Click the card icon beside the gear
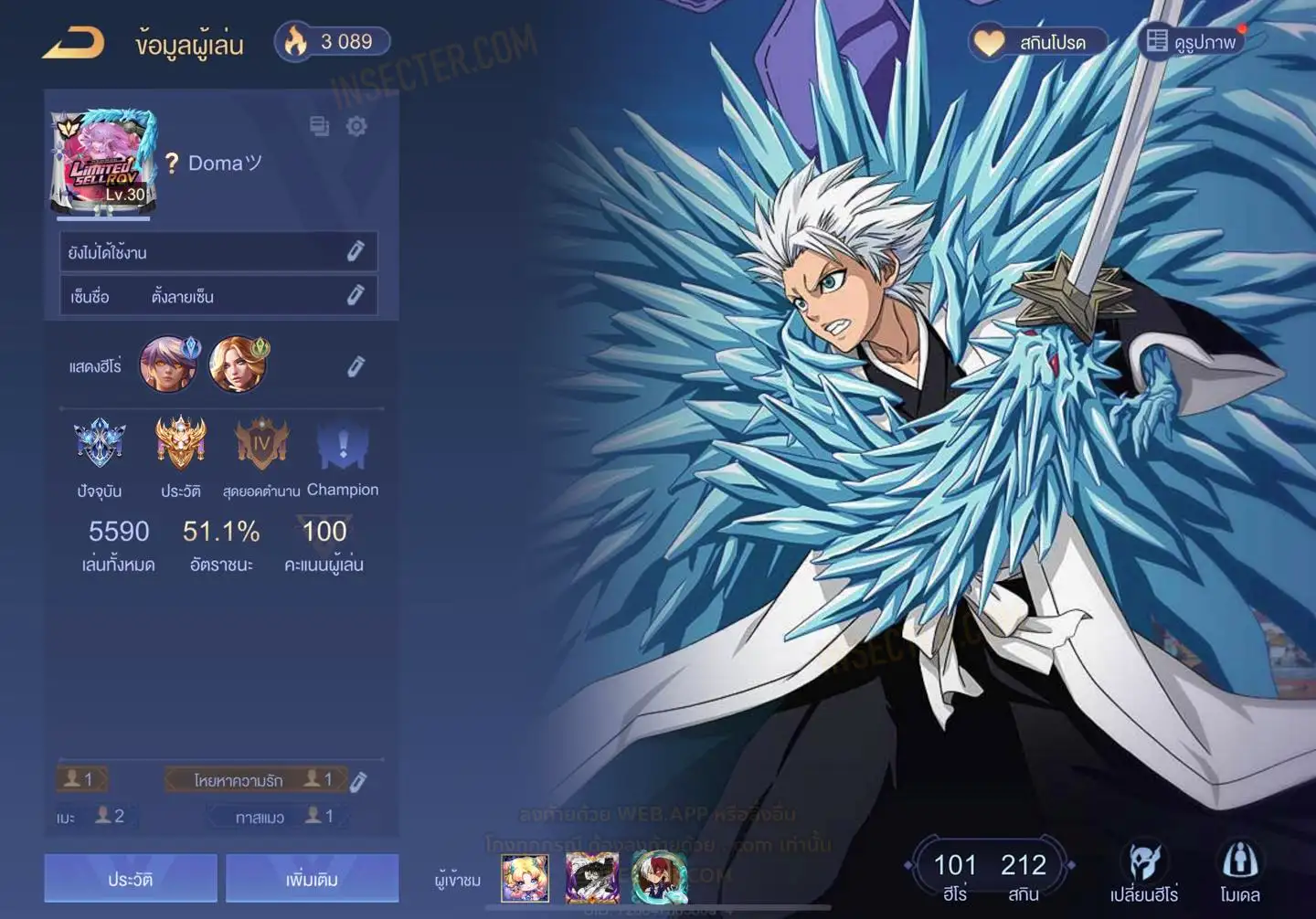The image size is (1316, 919). [x=319, y=126]
